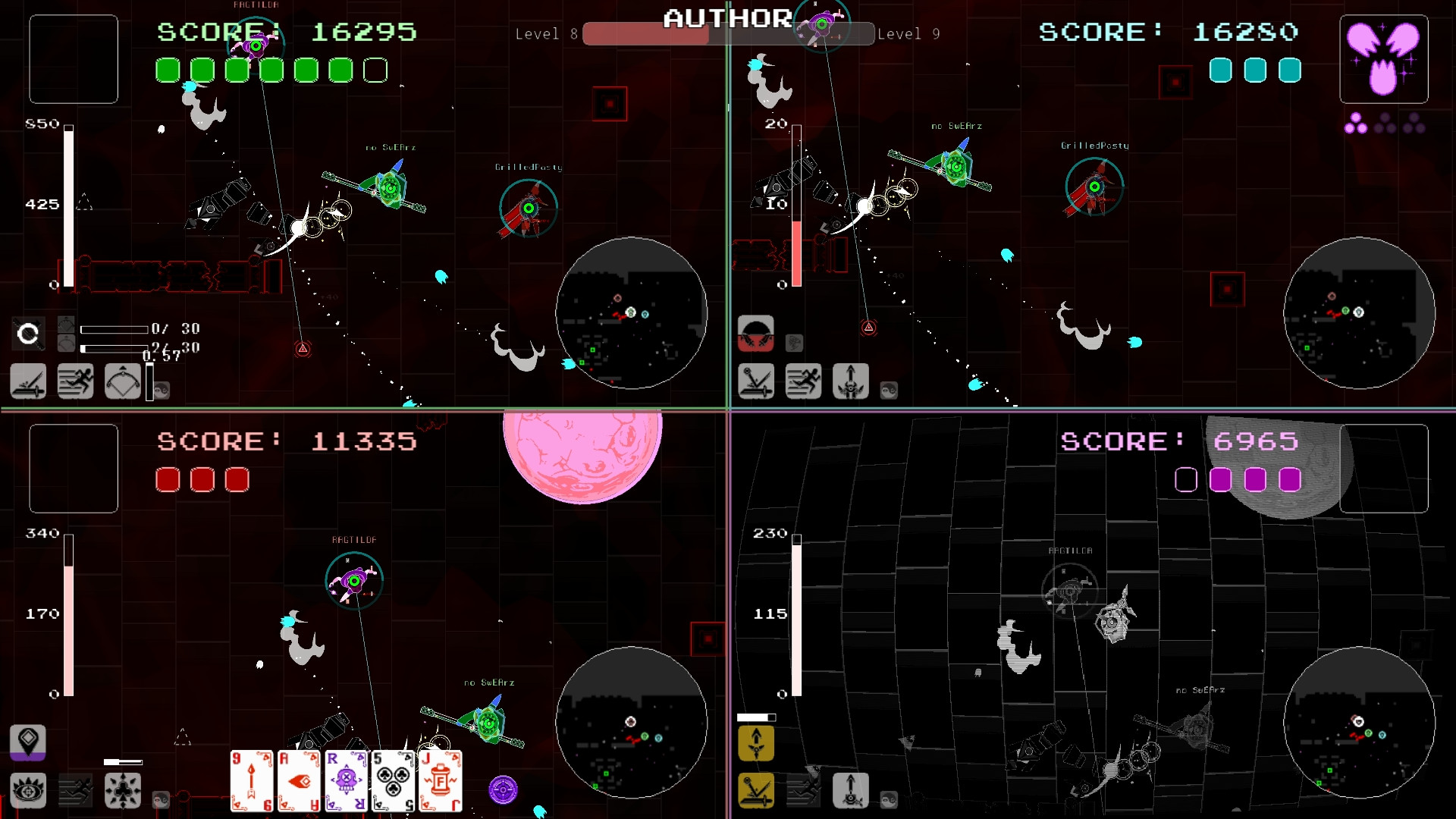Viewport: 1456px width, 819px height.
Task: Click the red dual-swords helmet ability in player 2's quadrant
Action: pyautogui.click(x=755, y=334)
